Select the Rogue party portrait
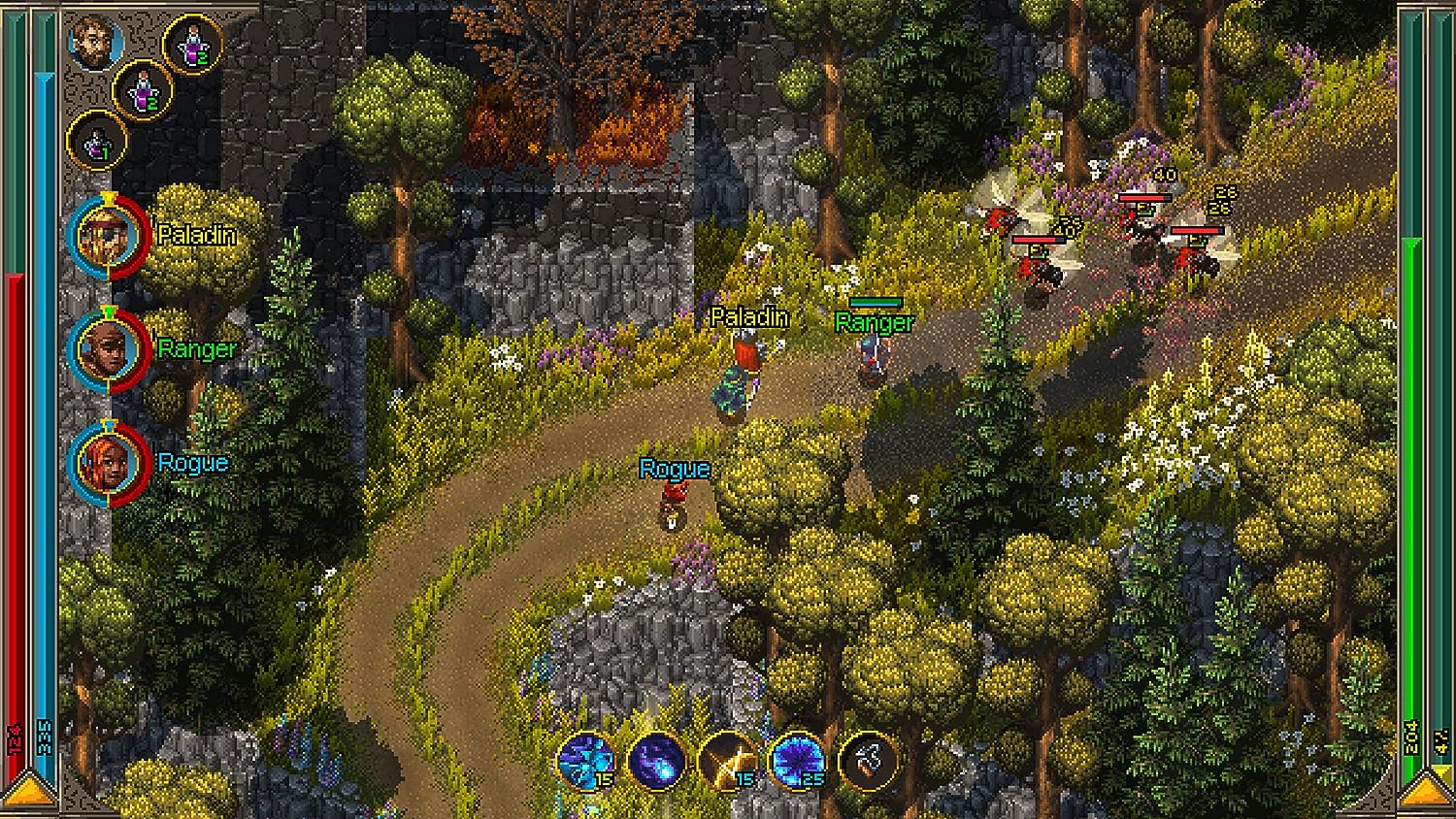1456x819 pixels. point(107,464)
